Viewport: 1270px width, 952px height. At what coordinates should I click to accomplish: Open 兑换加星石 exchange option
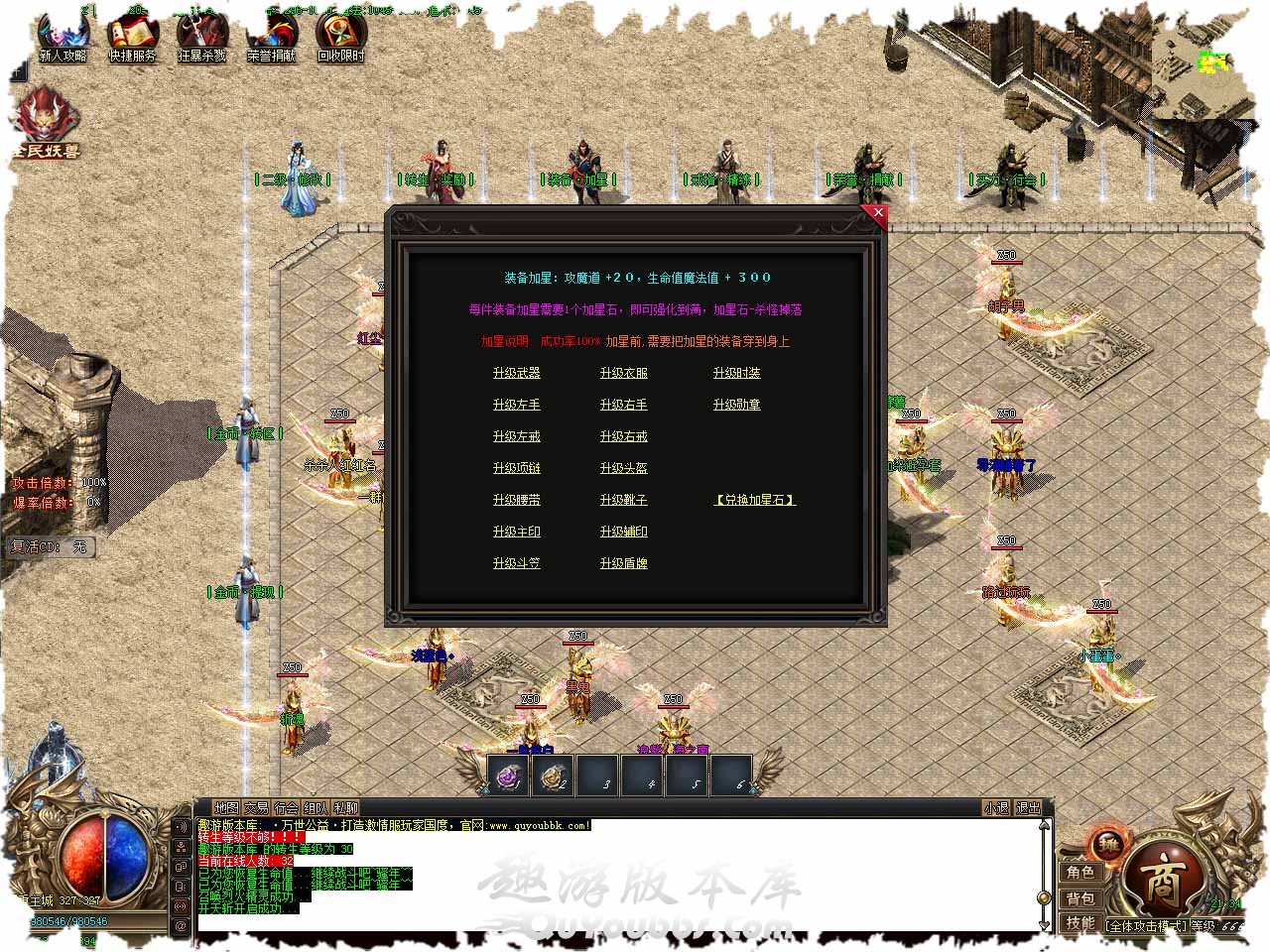755,500
